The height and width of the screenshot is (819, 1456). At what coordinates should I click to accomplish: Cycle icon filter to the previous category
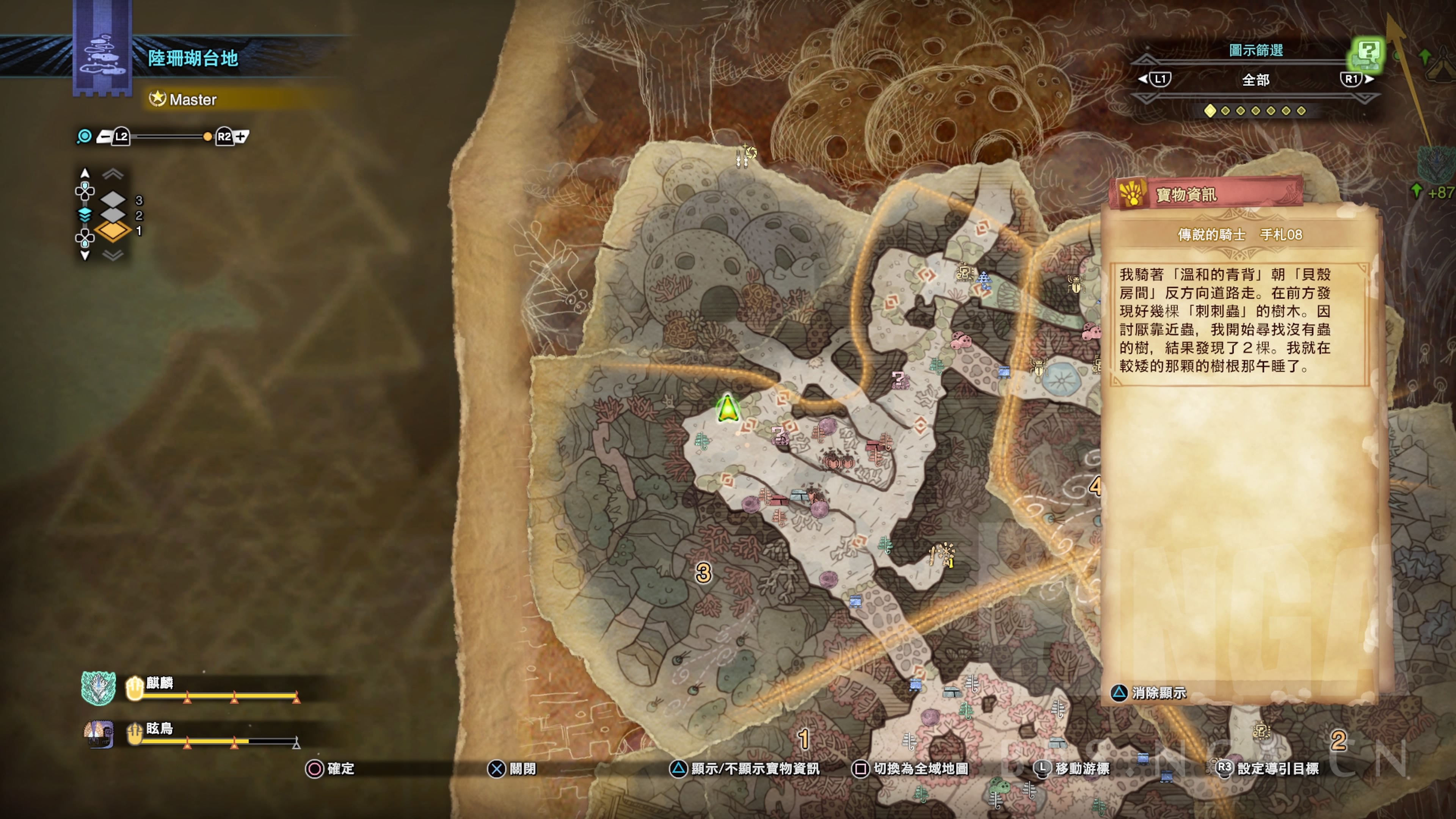click(1155, 79)
